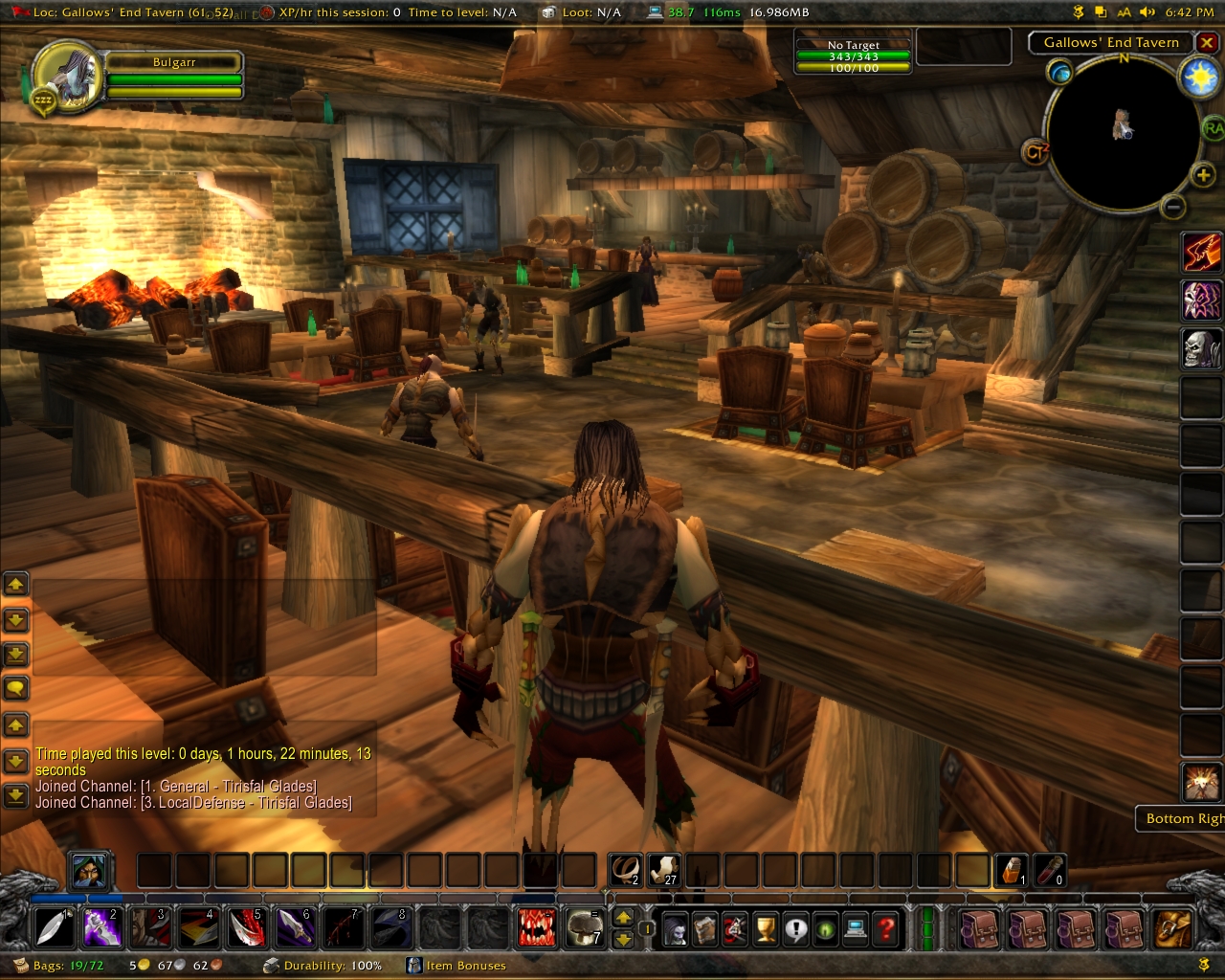Close the minimap with the red X
The height and width of the screenshot is (980, 1225).
pos(1207,43)
